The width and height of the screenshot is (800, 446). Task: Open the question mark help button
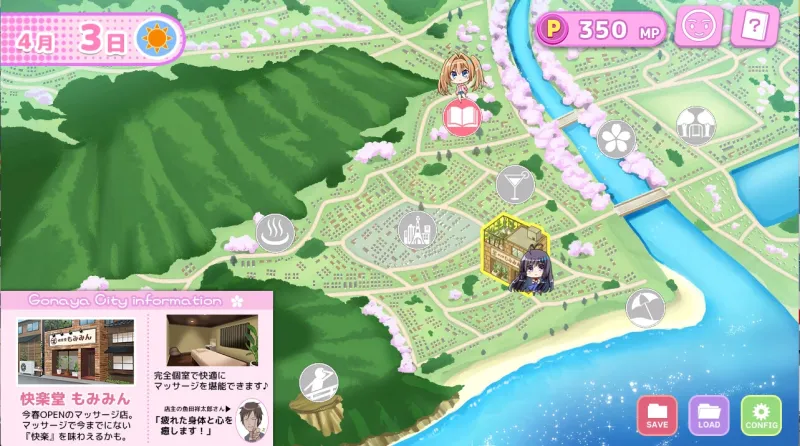pos(754,27)
